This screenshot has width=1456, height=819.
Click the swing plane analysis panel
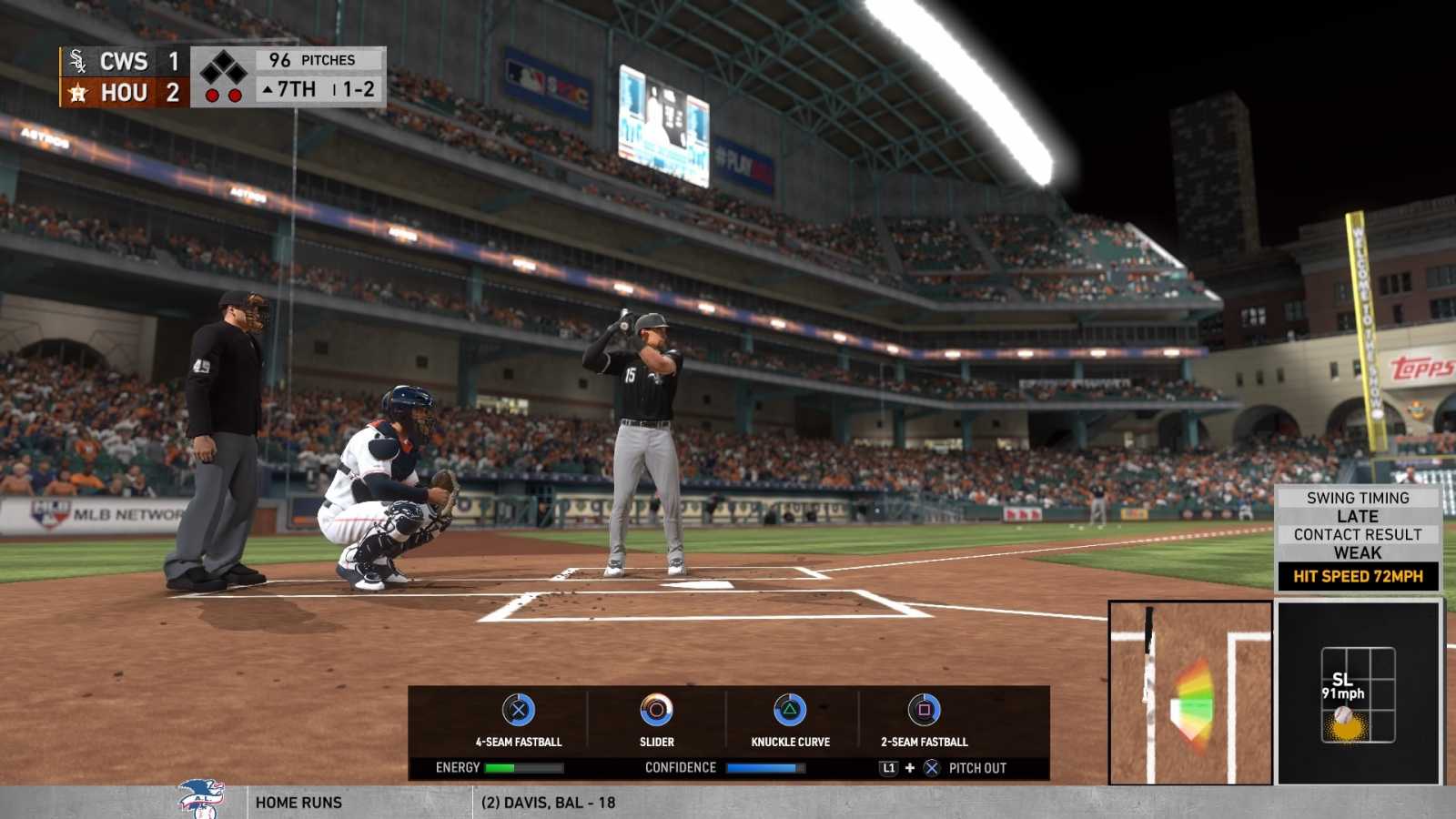[x=1190, y=693]
